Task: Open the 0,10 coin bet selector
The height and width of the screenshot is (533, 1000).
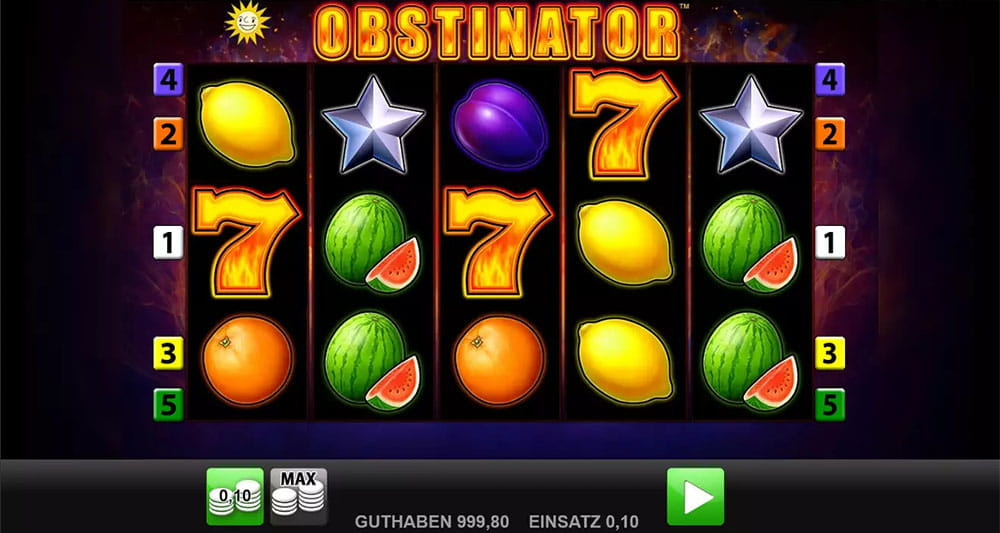Action: 235,496
